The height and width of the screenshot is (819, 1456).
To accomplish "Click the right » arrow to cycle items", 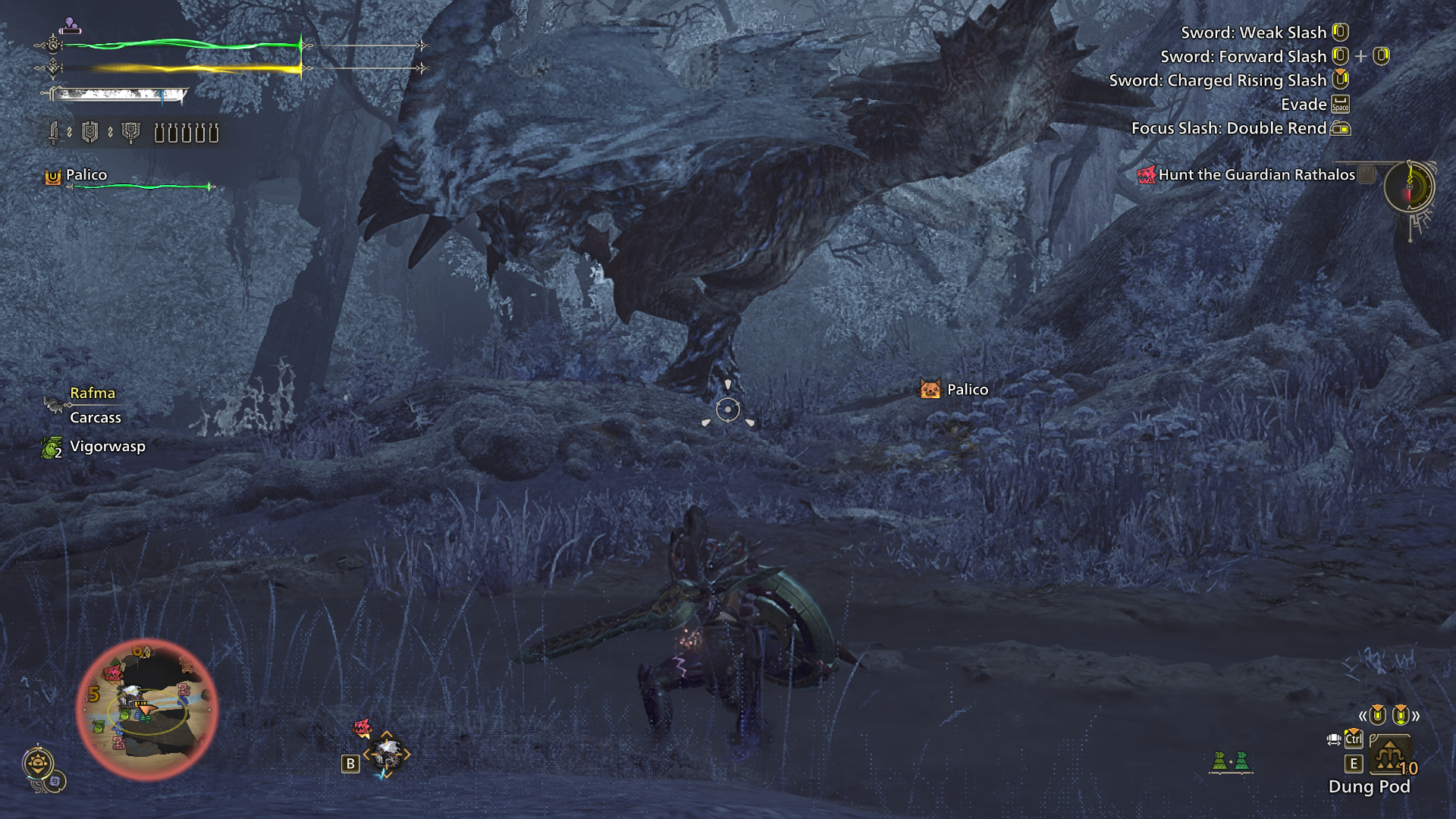I will pyautogui.click(x=1416, y=715).
